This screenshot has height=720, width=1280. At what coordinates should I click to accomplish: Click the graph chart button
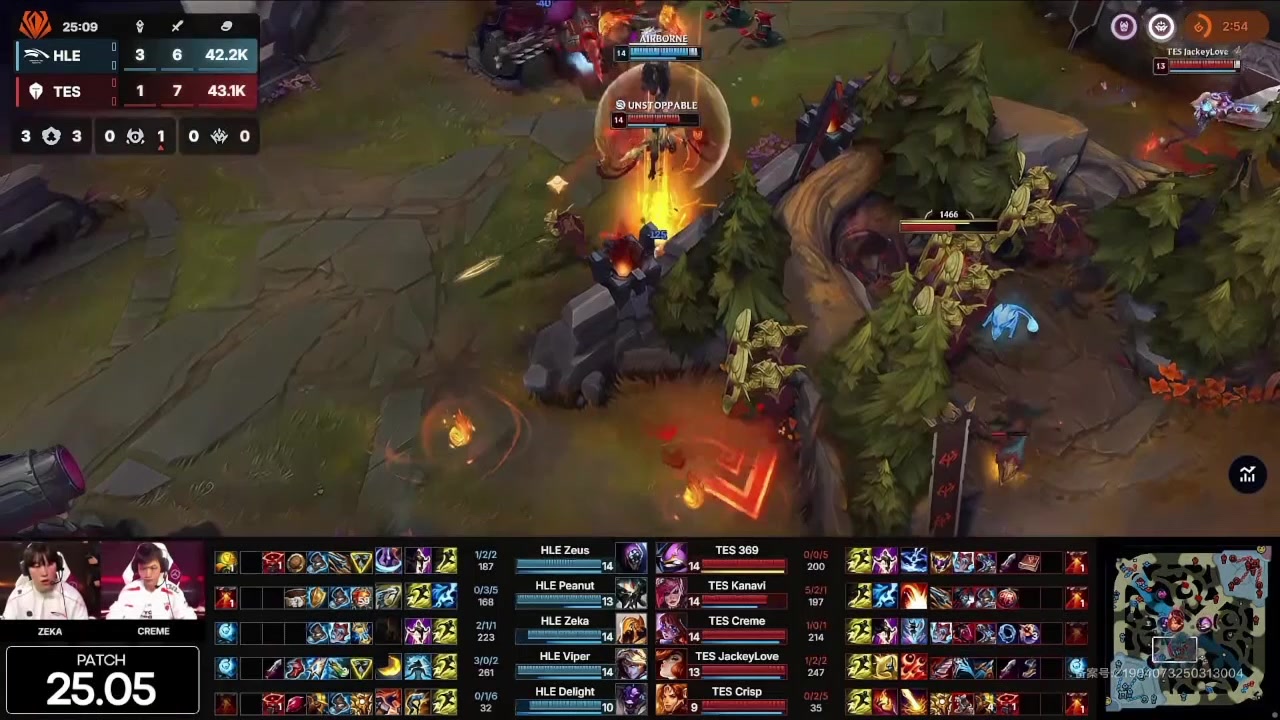pyautogui.click(x=1247, y=475)
